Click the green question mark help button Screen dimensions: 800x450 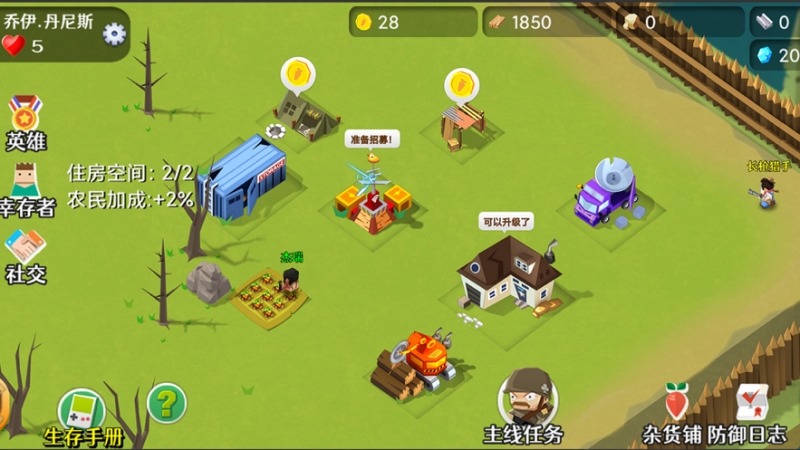pos(167,403)
